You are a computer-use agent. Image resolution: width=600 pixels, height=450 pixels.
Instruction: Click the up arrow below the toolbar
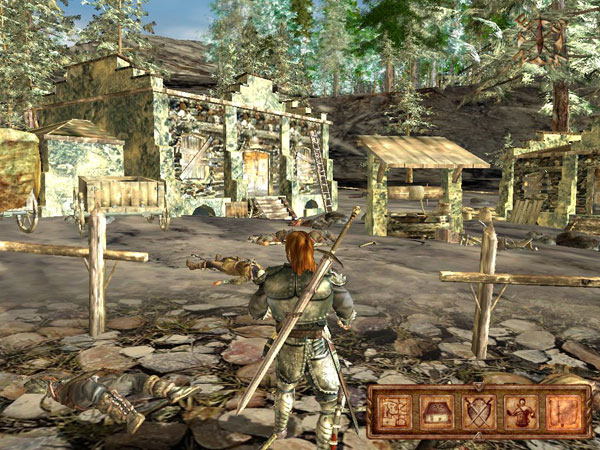pos(477,438)
